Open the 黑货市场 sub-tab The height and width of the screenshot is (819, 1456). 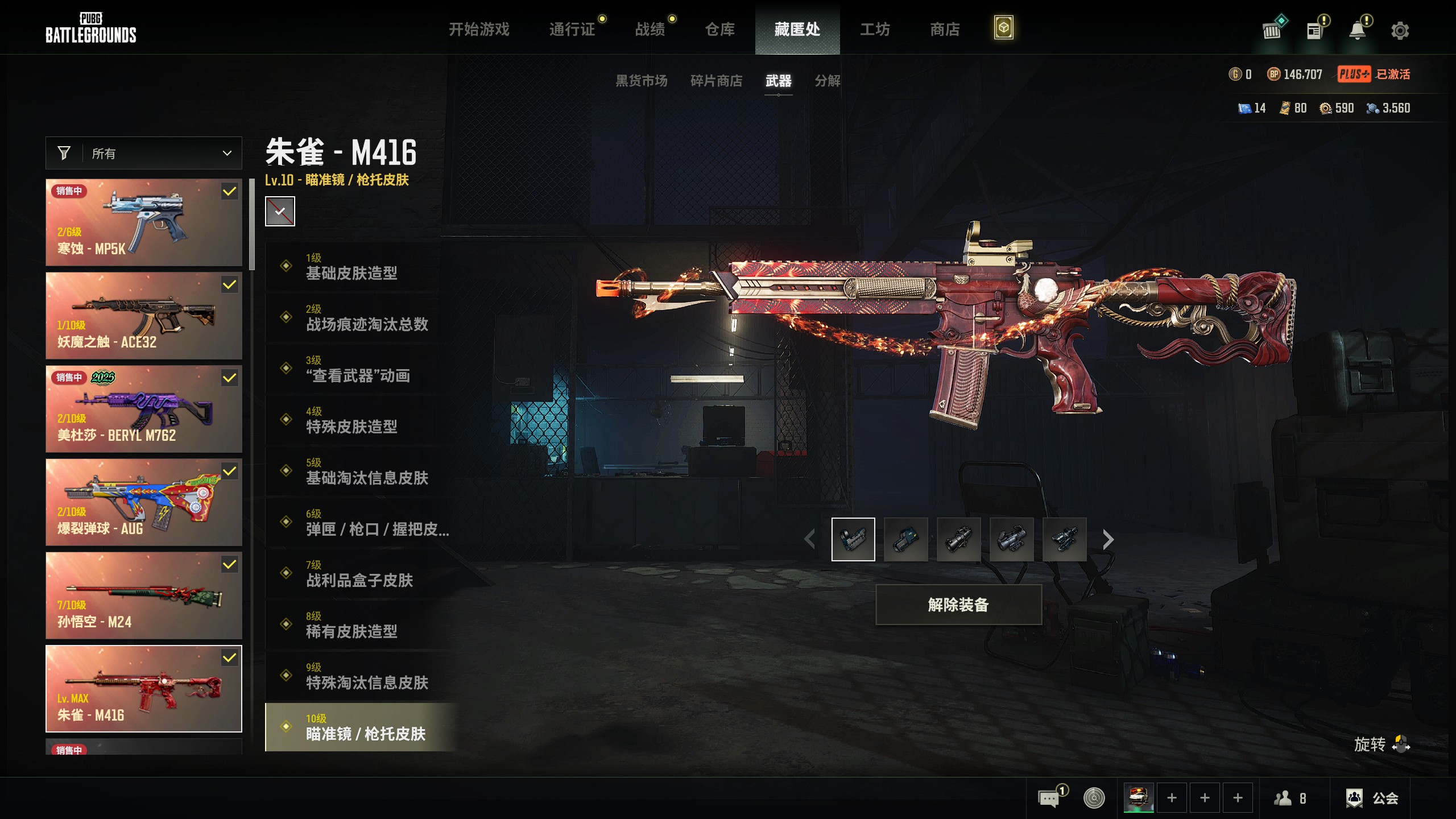(641, 81)
